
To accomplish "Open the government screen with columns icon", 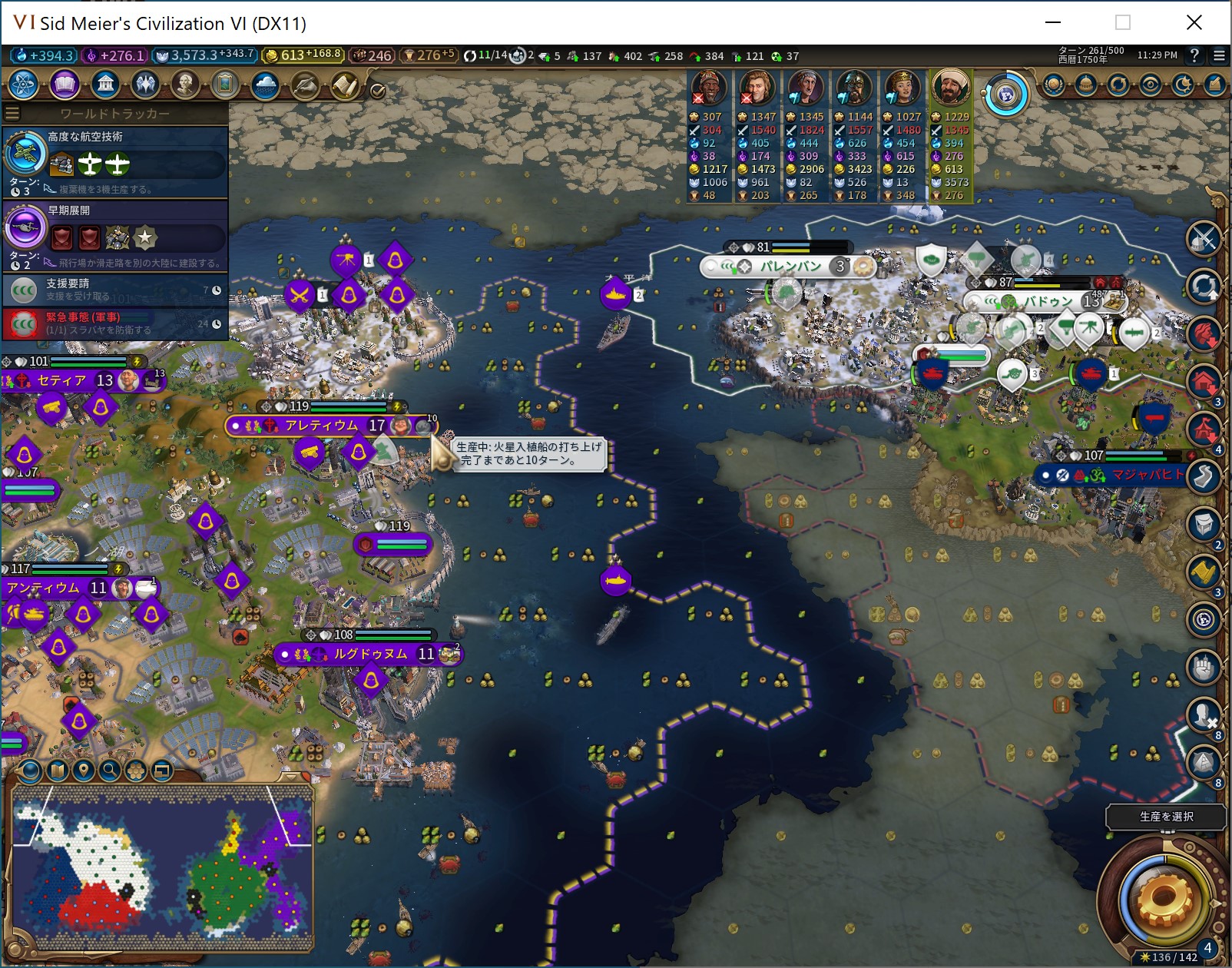I will (105, 85).
